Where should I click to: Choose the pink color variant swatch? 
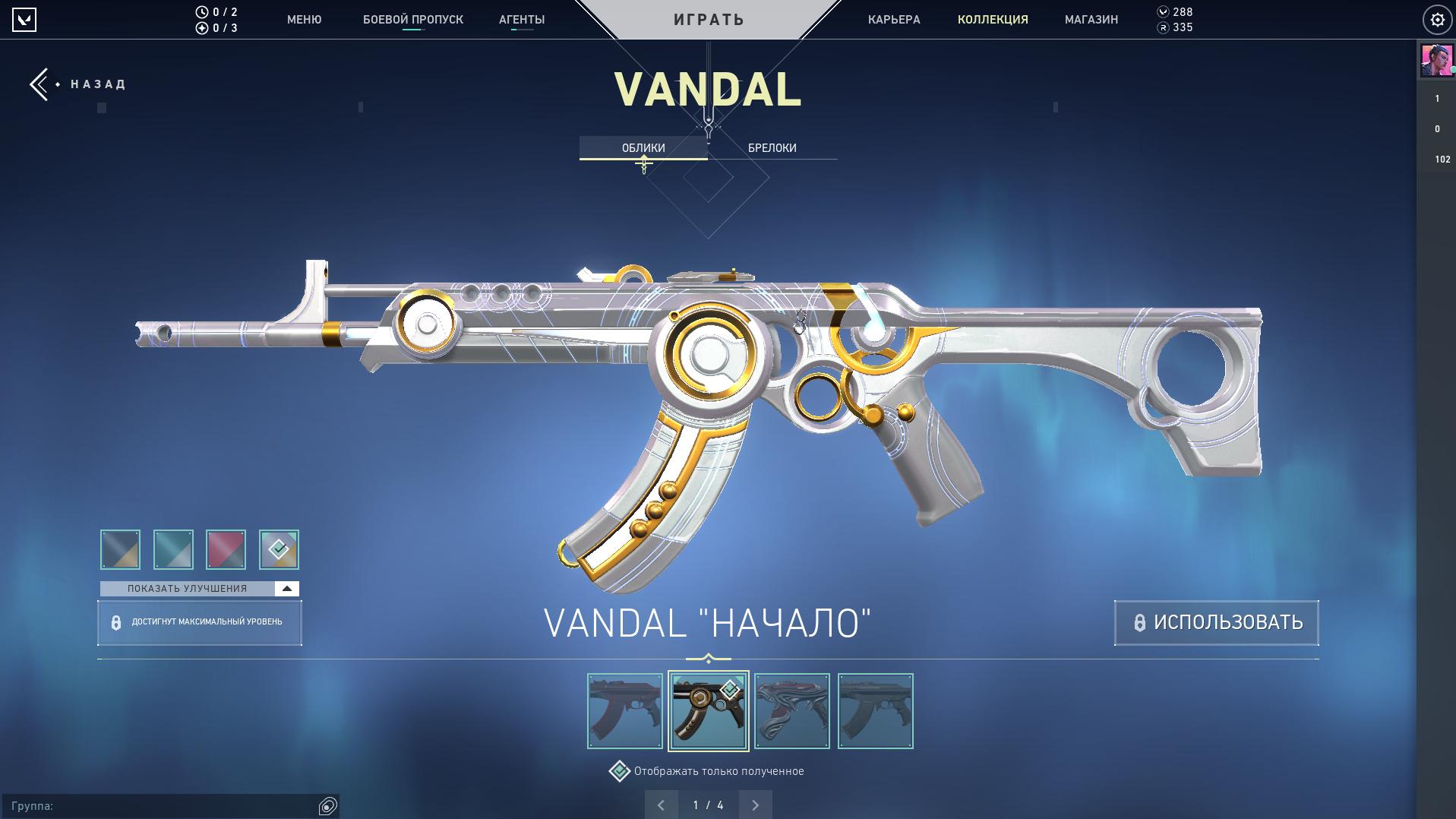(x=226, y=549)
